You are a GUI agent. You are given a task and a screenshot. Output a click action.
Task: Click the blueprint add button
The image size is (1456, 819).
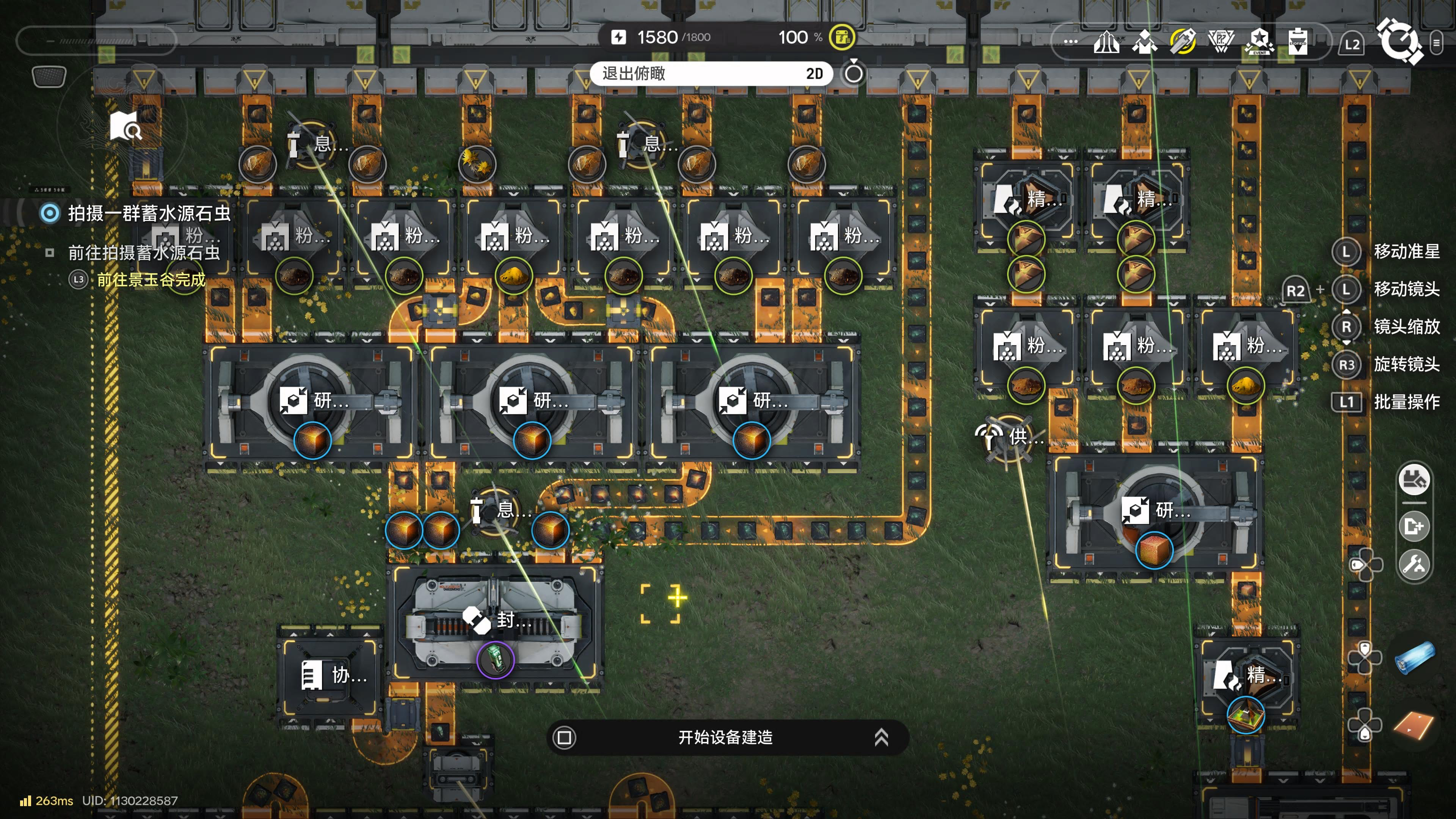(1414, 526)
